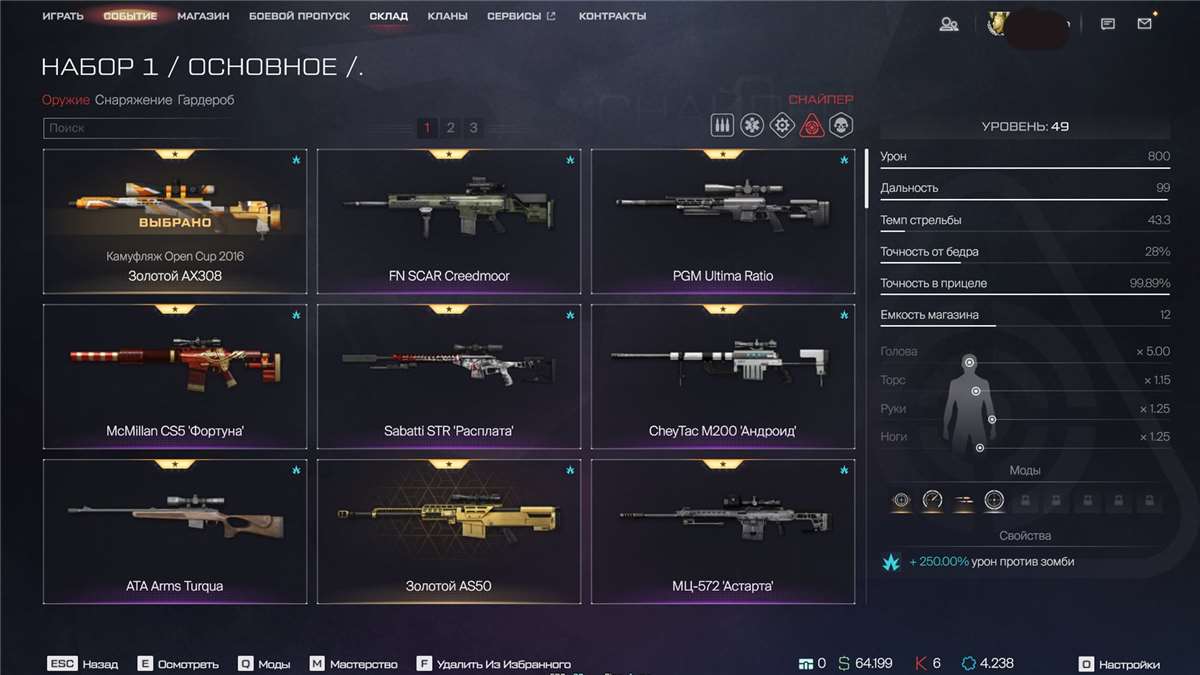Go to weapon page 3
The width and height of the screenshot is (1200, 675).
point(473,128)
